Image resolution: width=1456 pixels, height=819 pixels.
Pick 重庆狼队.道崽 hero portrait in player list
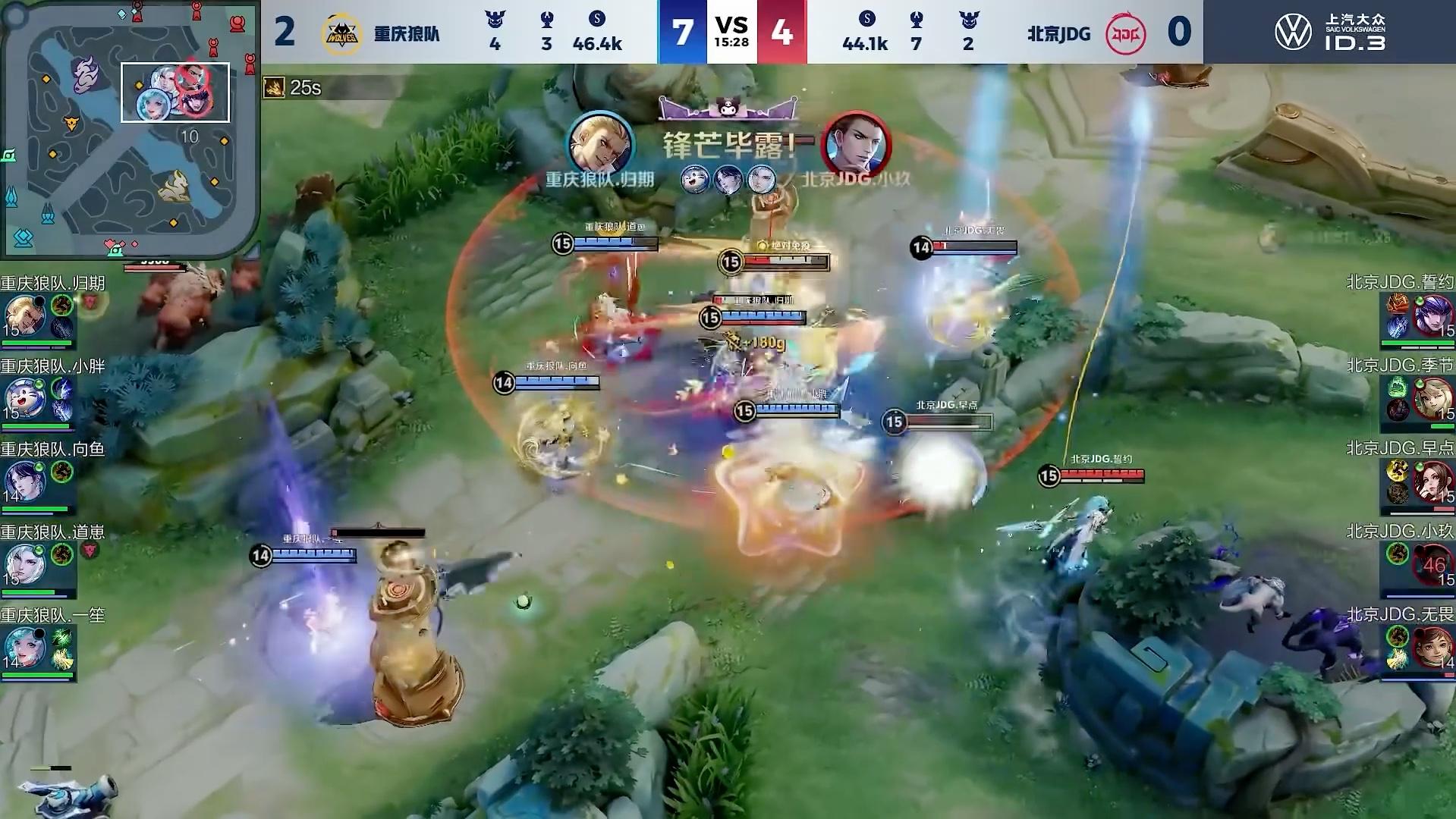(24, 565)
